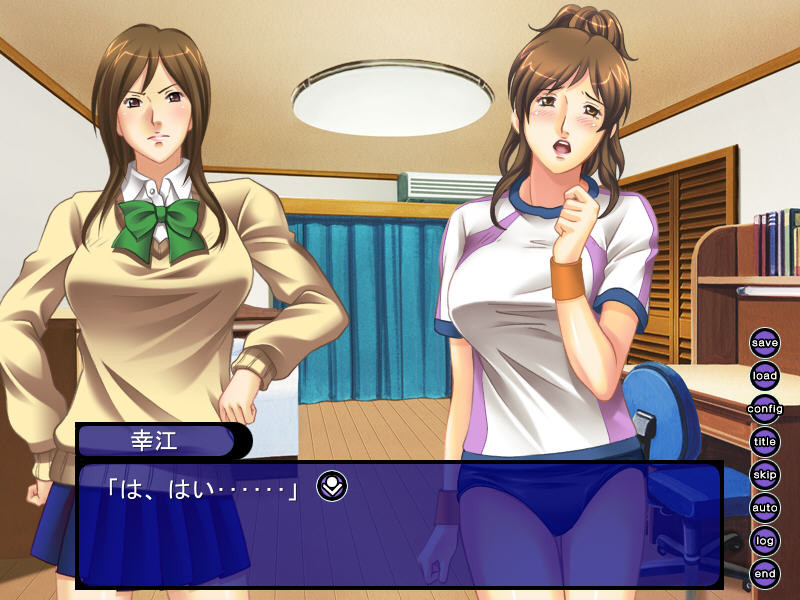Open the load game menu
800x600 pixels.
[765, 376]
